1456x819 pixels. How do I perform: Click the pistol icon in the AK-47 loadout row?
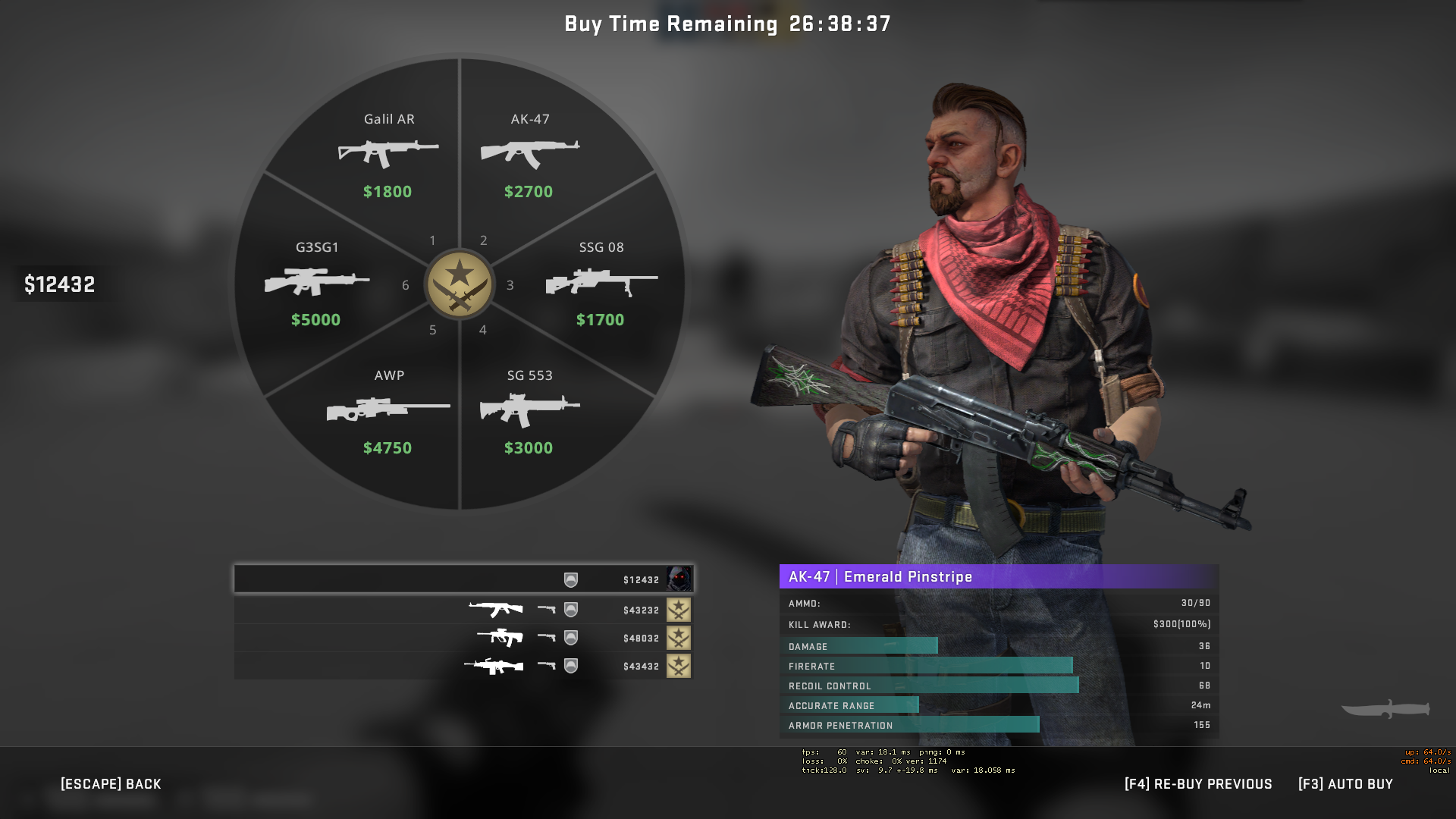coord(548,610)
